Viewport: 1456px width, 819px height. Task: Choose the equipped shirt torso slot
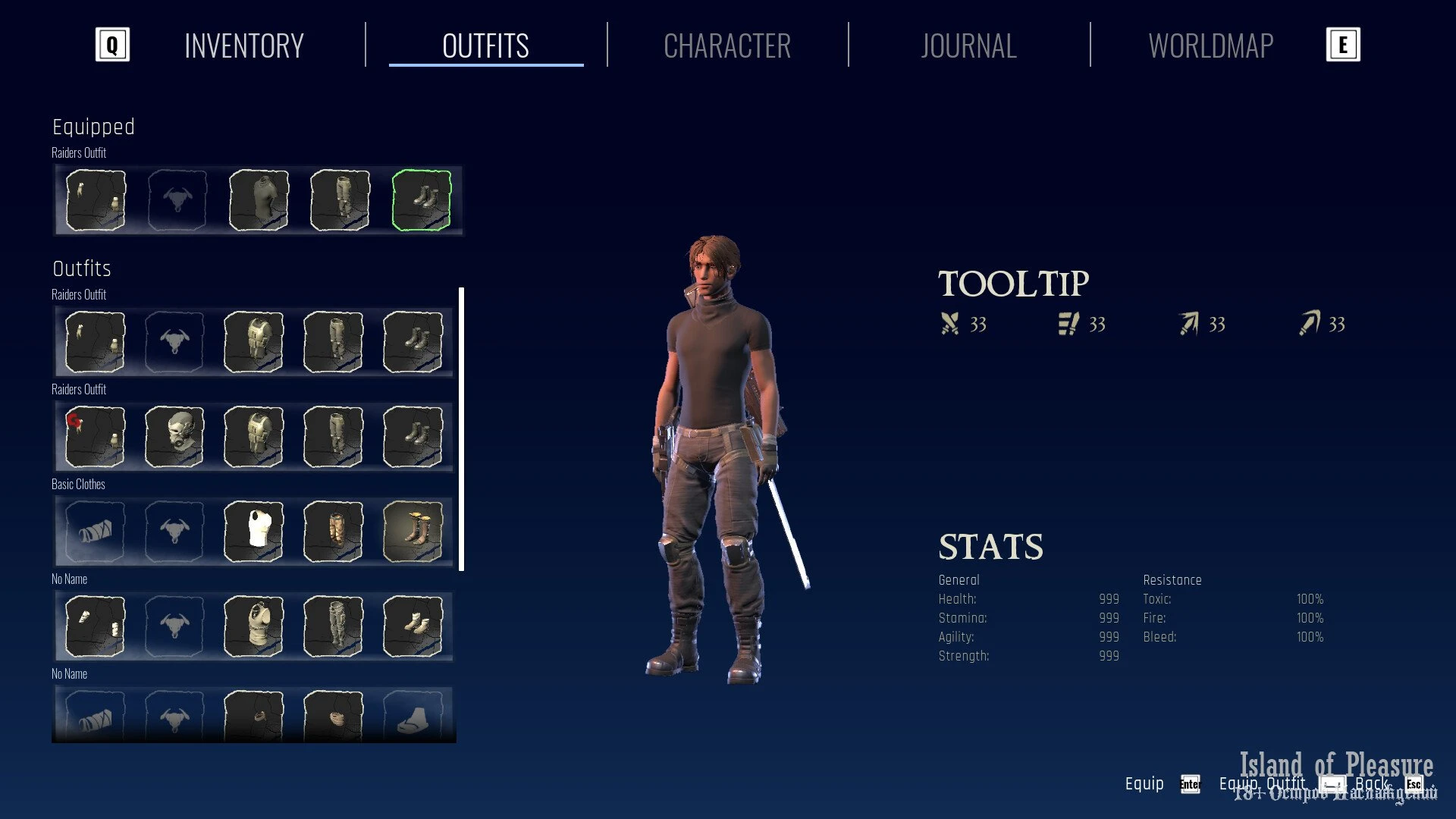(x=259, y=200)
